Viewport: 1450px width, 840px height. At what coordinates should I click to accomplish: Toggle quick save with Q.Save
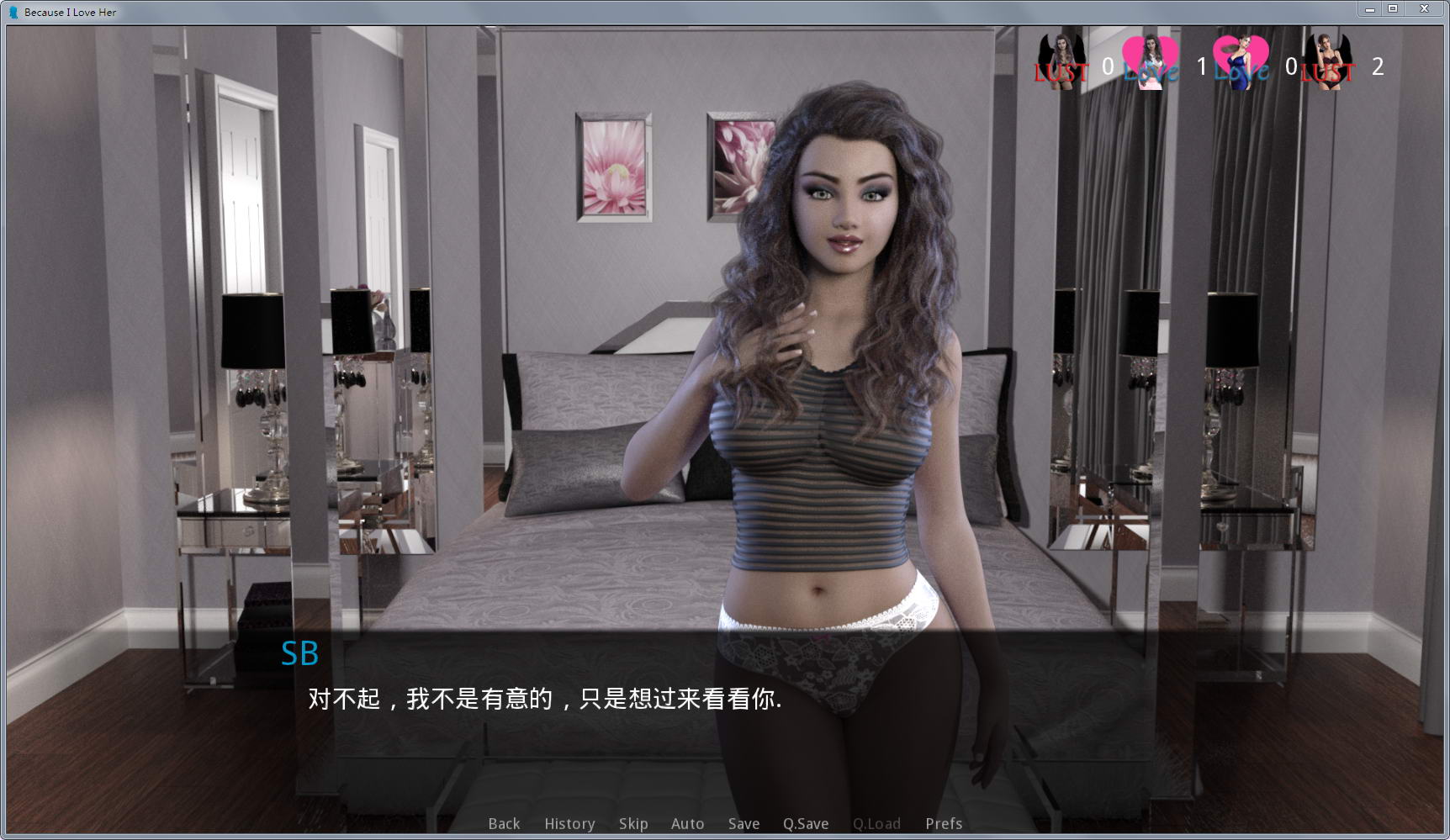(x=804, y=824)
